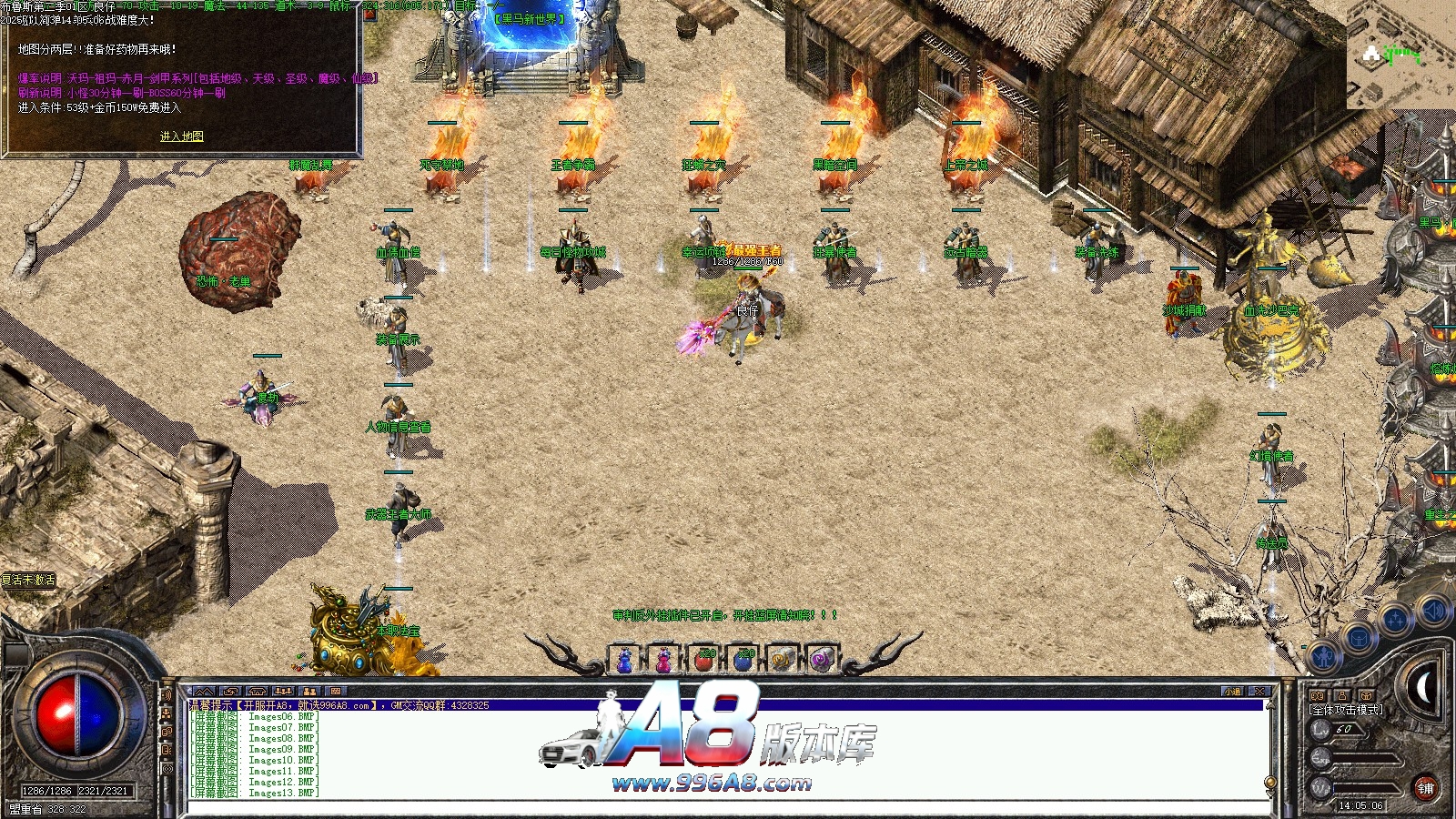1456x819 pixels.
Task: Close the chat panel with the X button
Action: pyautogui.click(x=1259, y=692)
